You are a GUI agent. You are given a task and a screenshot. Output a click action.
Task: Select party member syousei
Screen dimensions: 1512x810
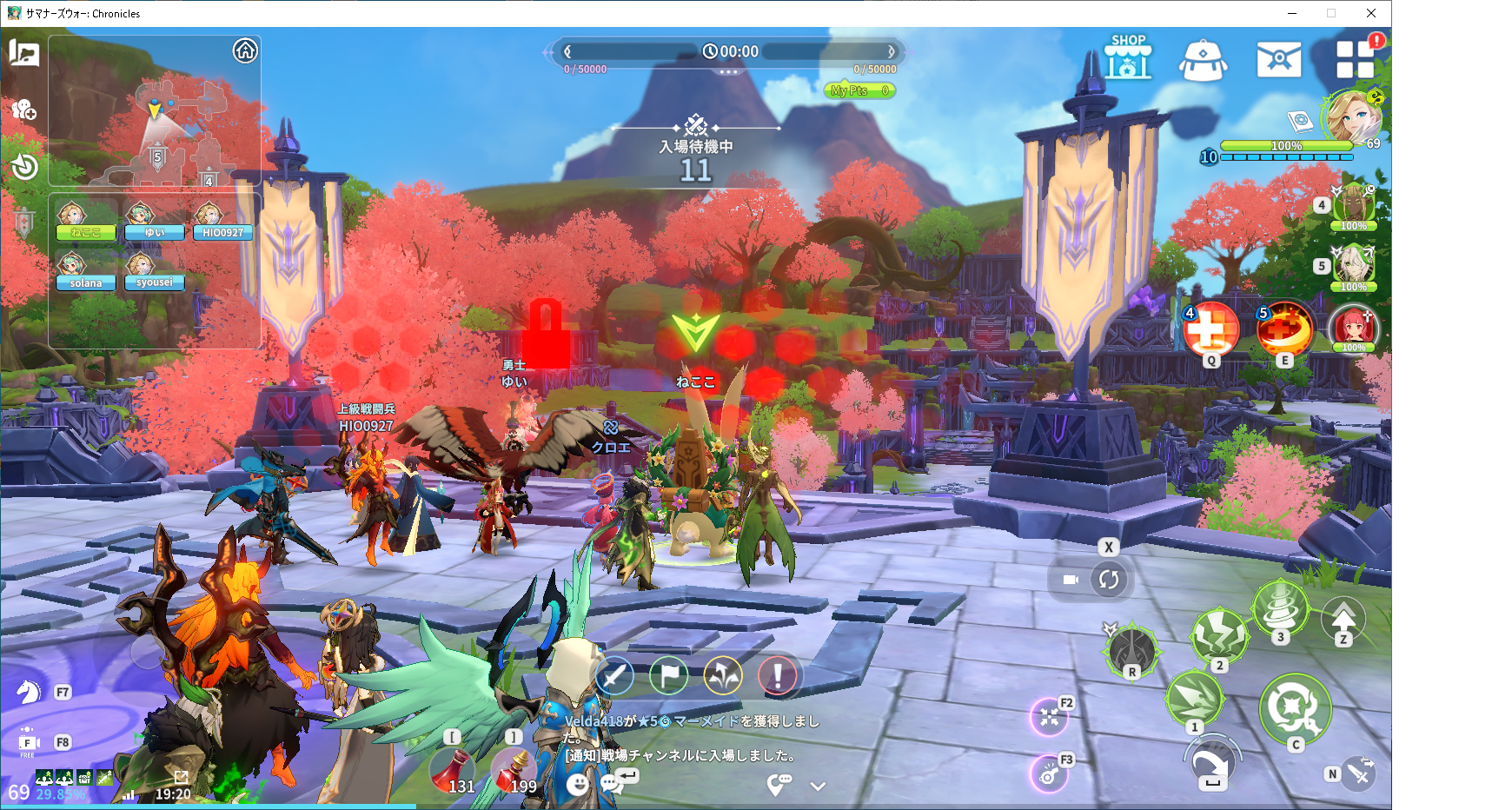[154, 270]
